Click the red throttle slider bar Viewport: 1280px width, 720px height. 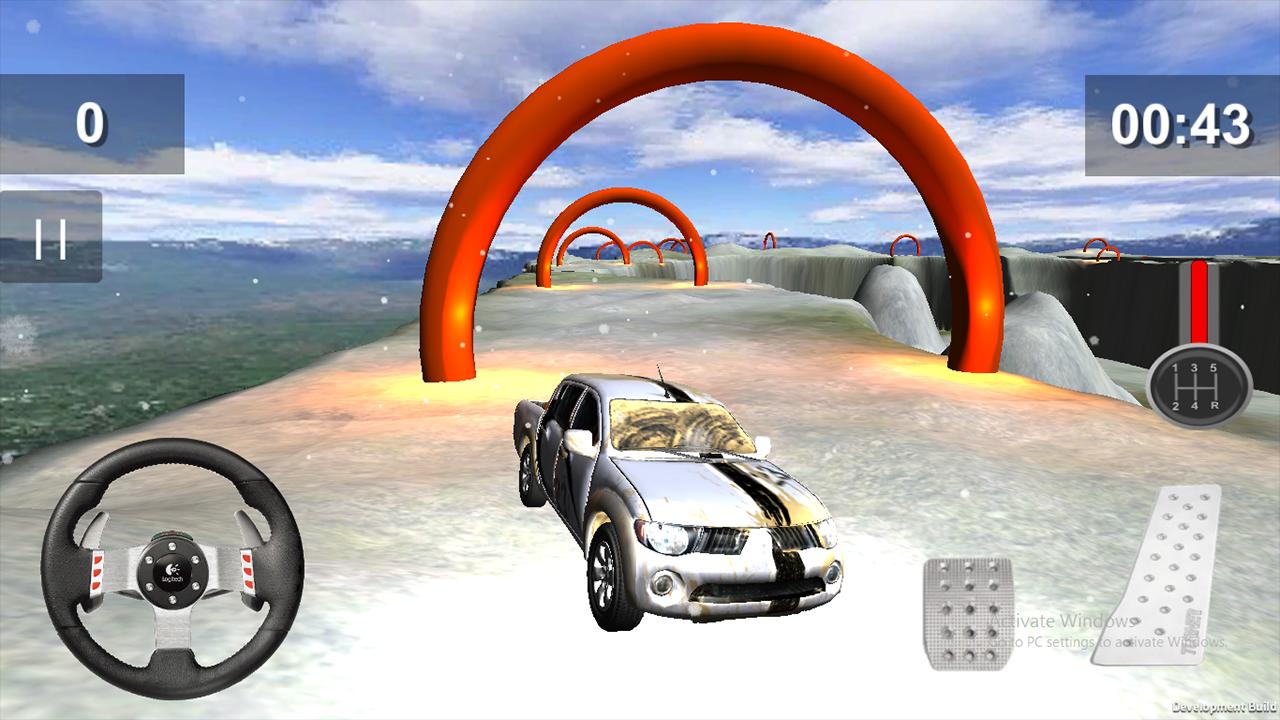pos(1199,300)
